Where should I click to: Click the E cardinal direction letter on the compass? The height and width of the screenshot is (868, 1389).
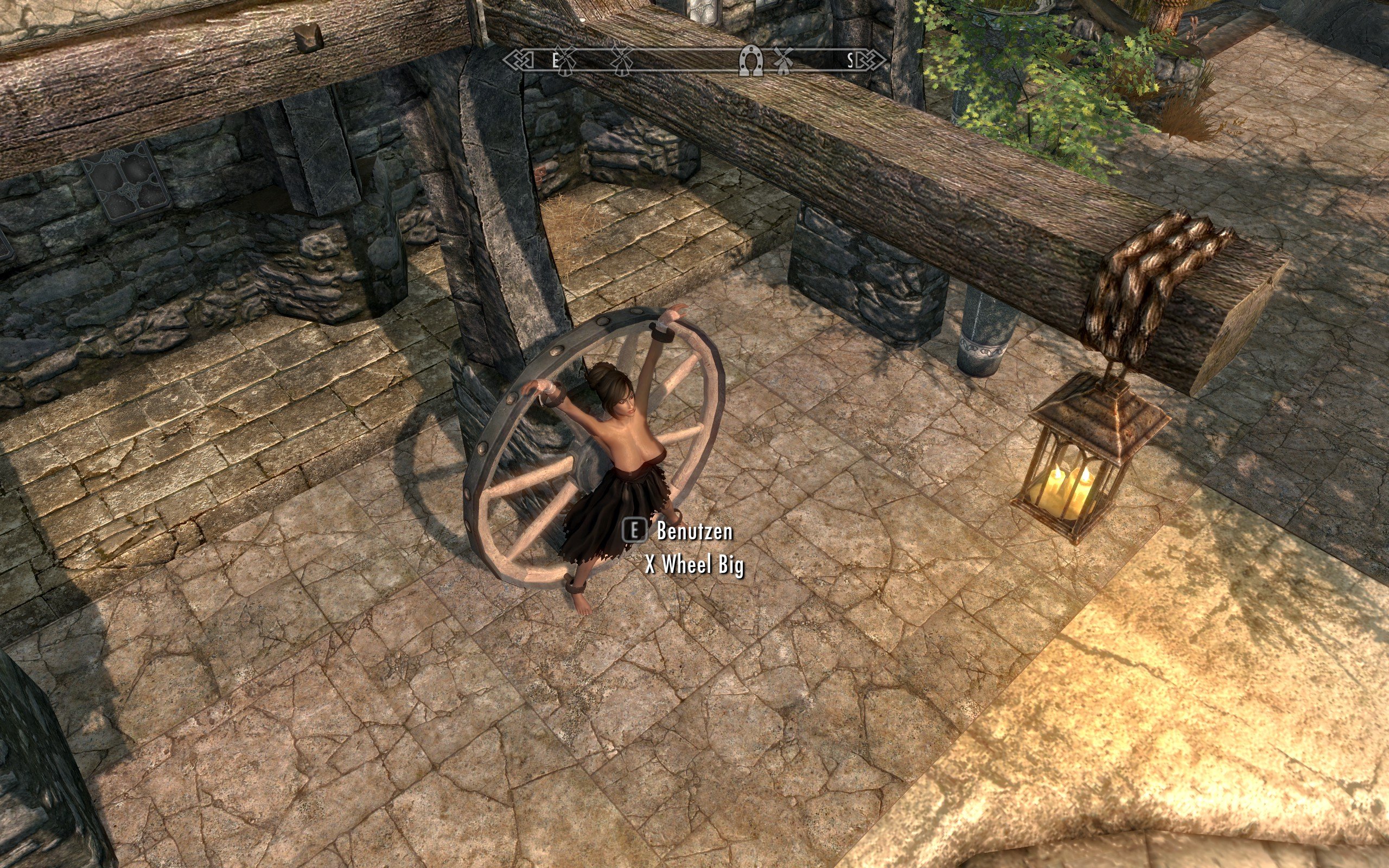tap(556, 60)
